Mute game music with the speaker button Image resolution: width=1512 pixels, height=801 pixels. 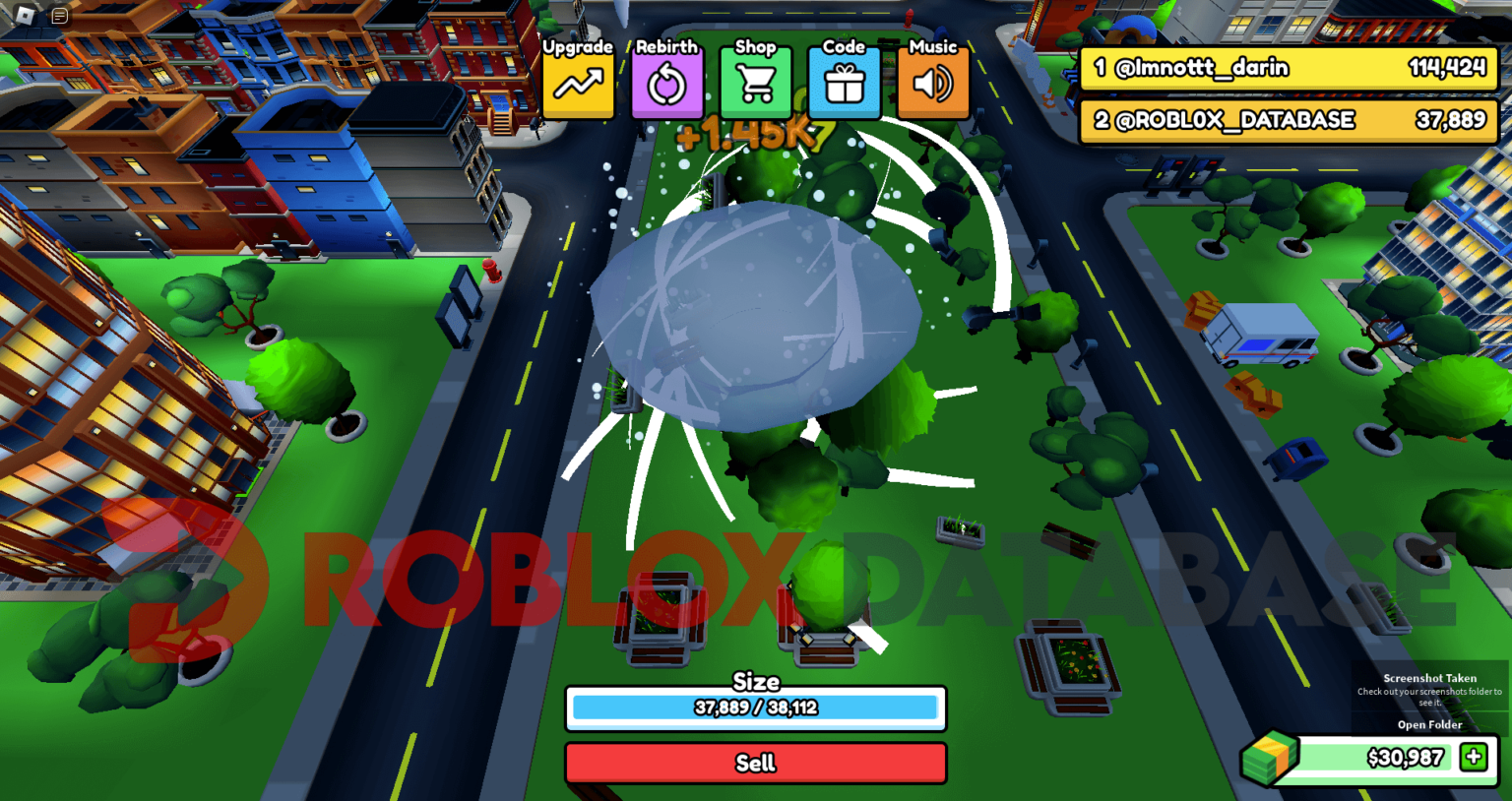click(x=932, y=84)
